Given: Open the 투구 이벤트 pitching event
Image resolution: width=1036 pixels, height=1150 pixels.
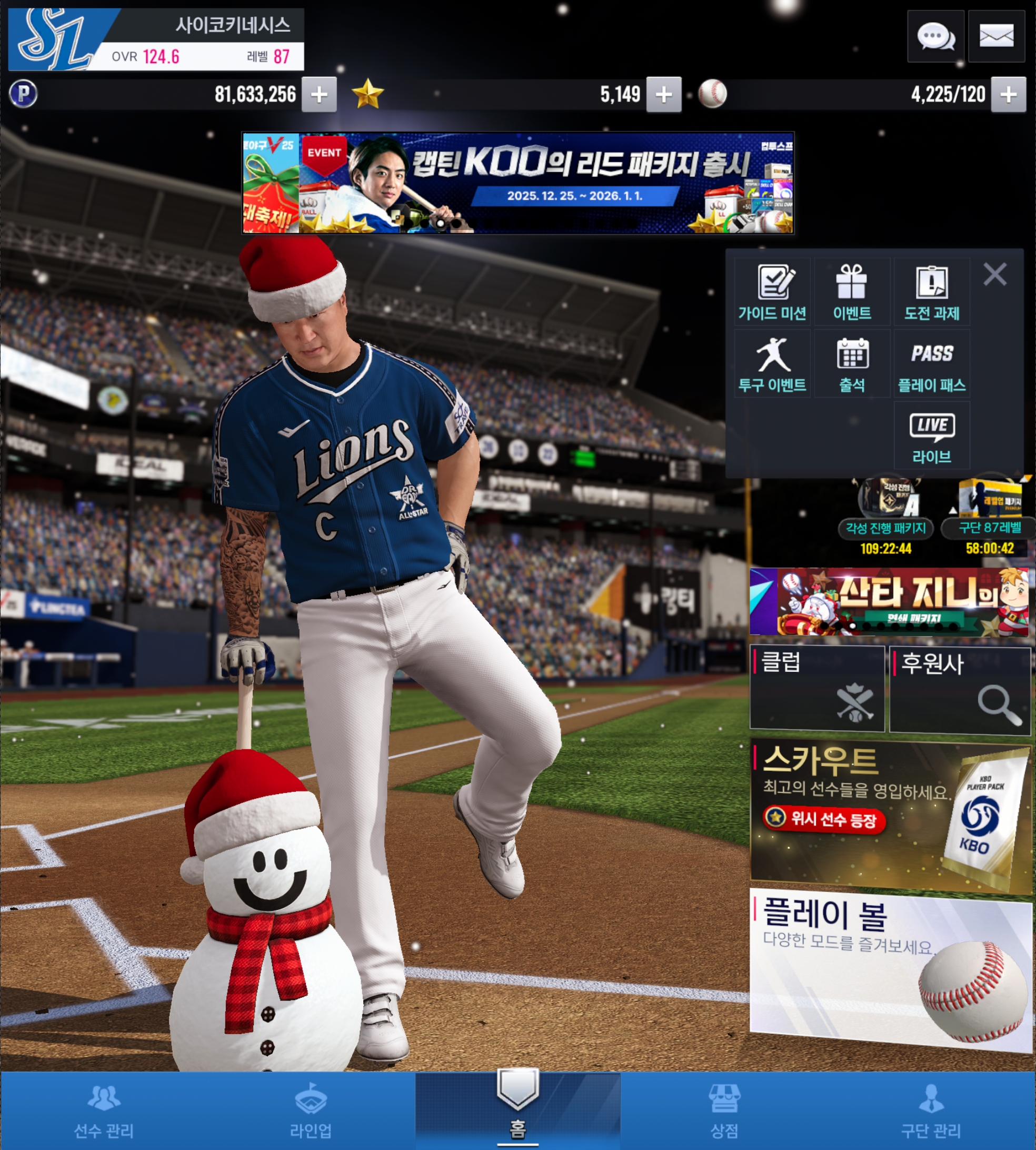Looking at the screenshot, I should coord(772,364).
